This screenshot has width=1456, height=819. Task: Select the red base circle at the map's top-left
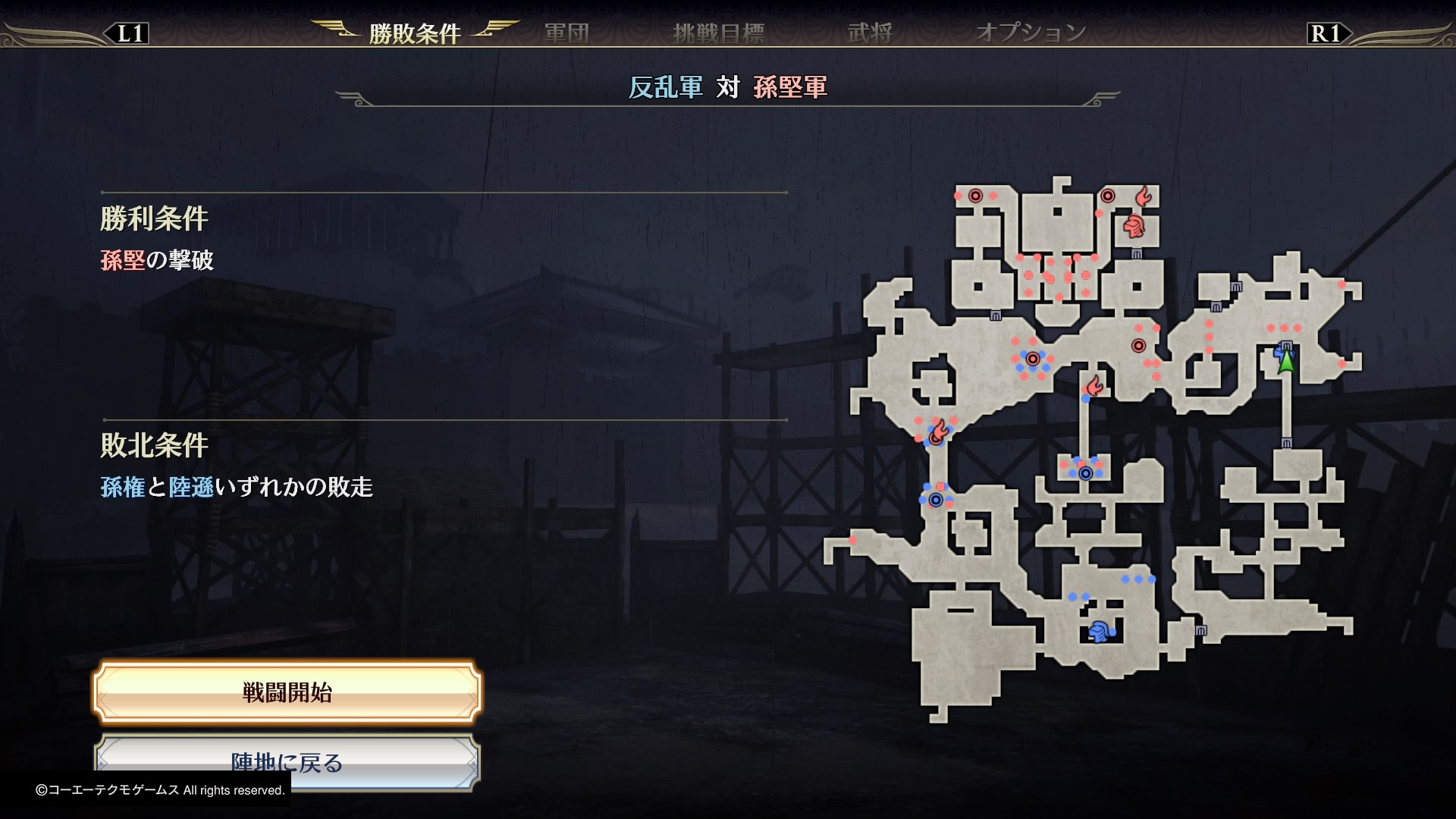[x=974, y=196]
